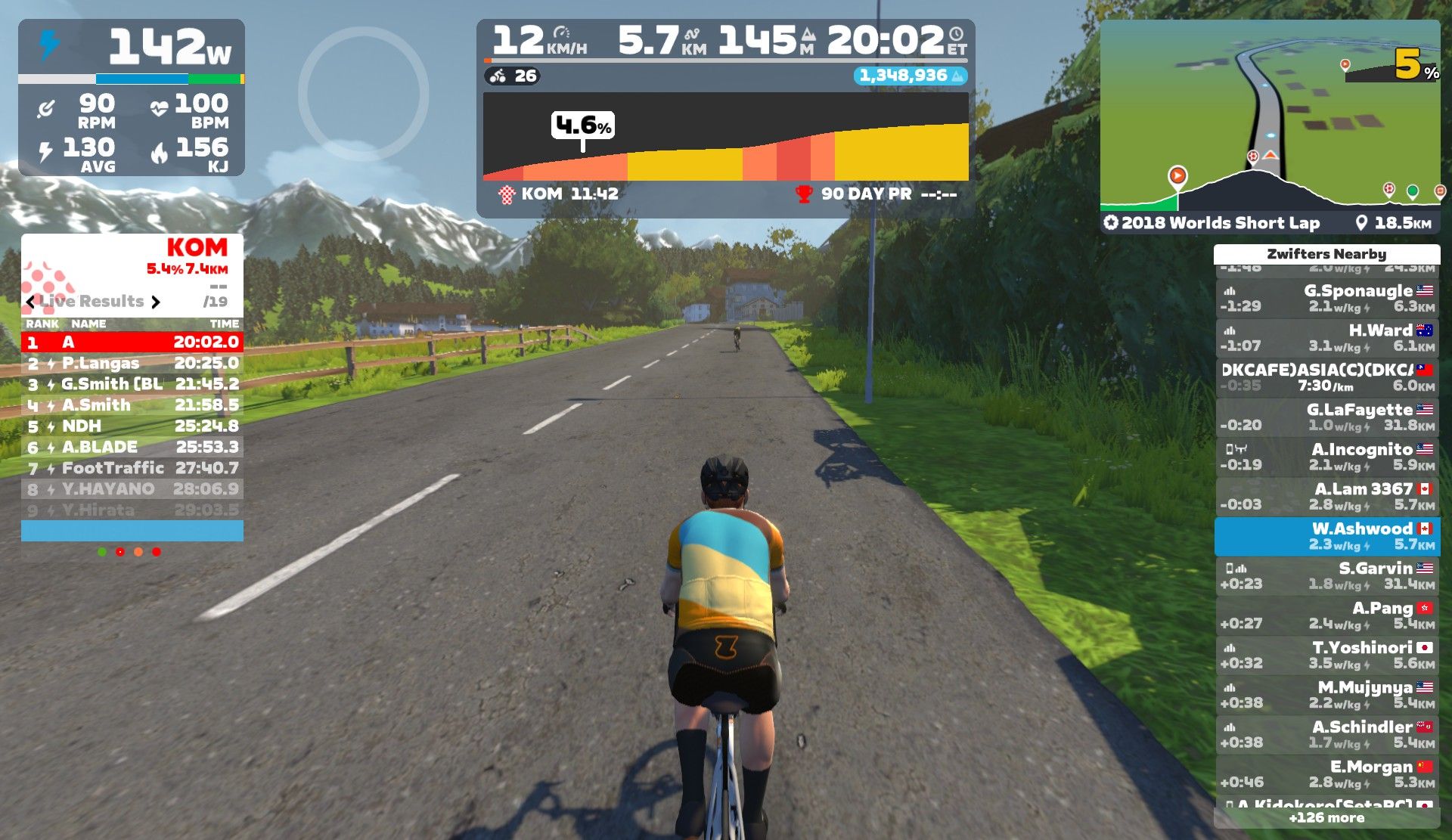The width and height of the screenshot is (1452, 840).
Task: Open the minimap in the corner
Action: 1269,113
